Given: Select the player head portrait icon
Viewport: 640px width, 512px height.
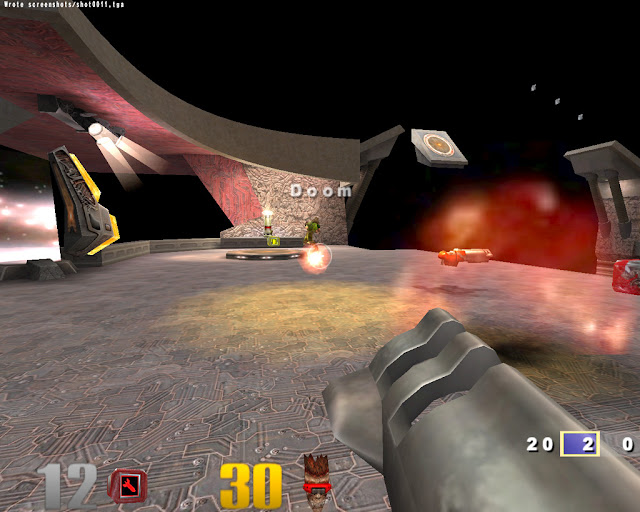Looking at the screenshot, I should point(315,480).
